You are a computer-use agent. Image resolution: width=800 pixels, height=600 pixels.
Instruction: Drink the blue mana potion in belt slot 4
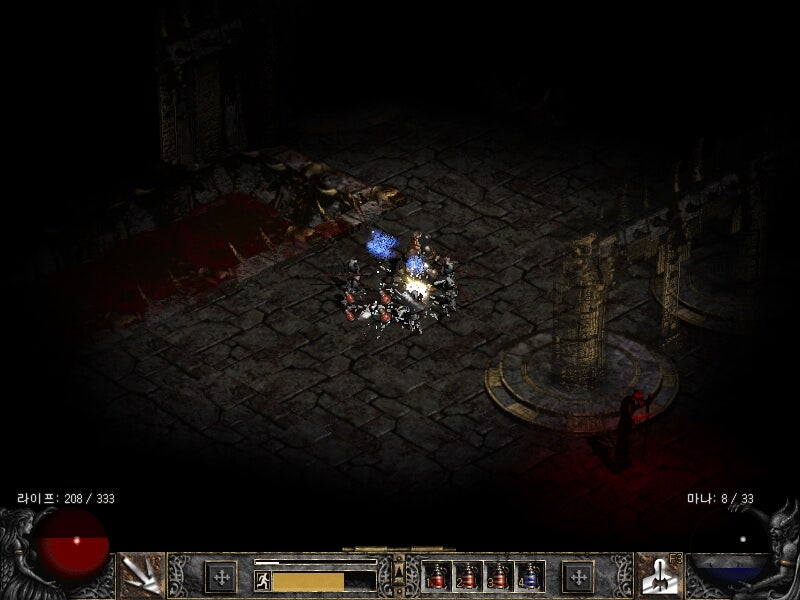529,576
